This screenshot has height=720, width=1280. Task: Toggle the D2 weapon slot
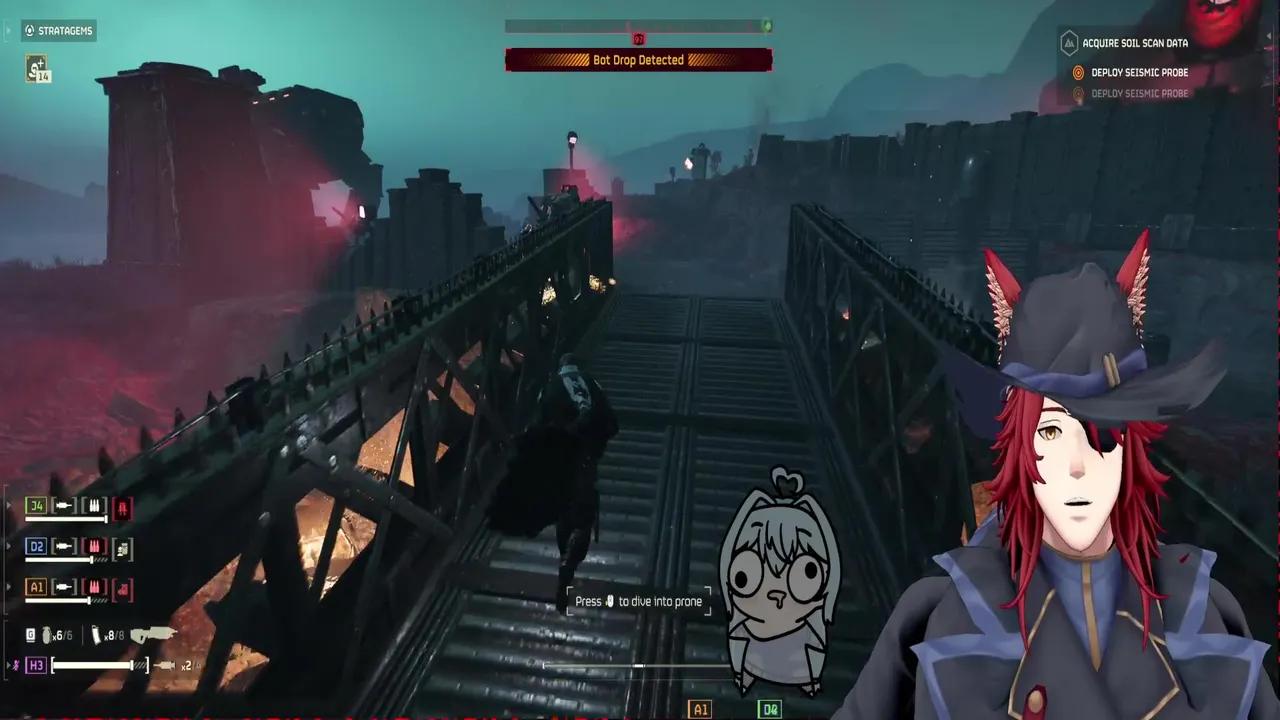(x=36, y=547)
